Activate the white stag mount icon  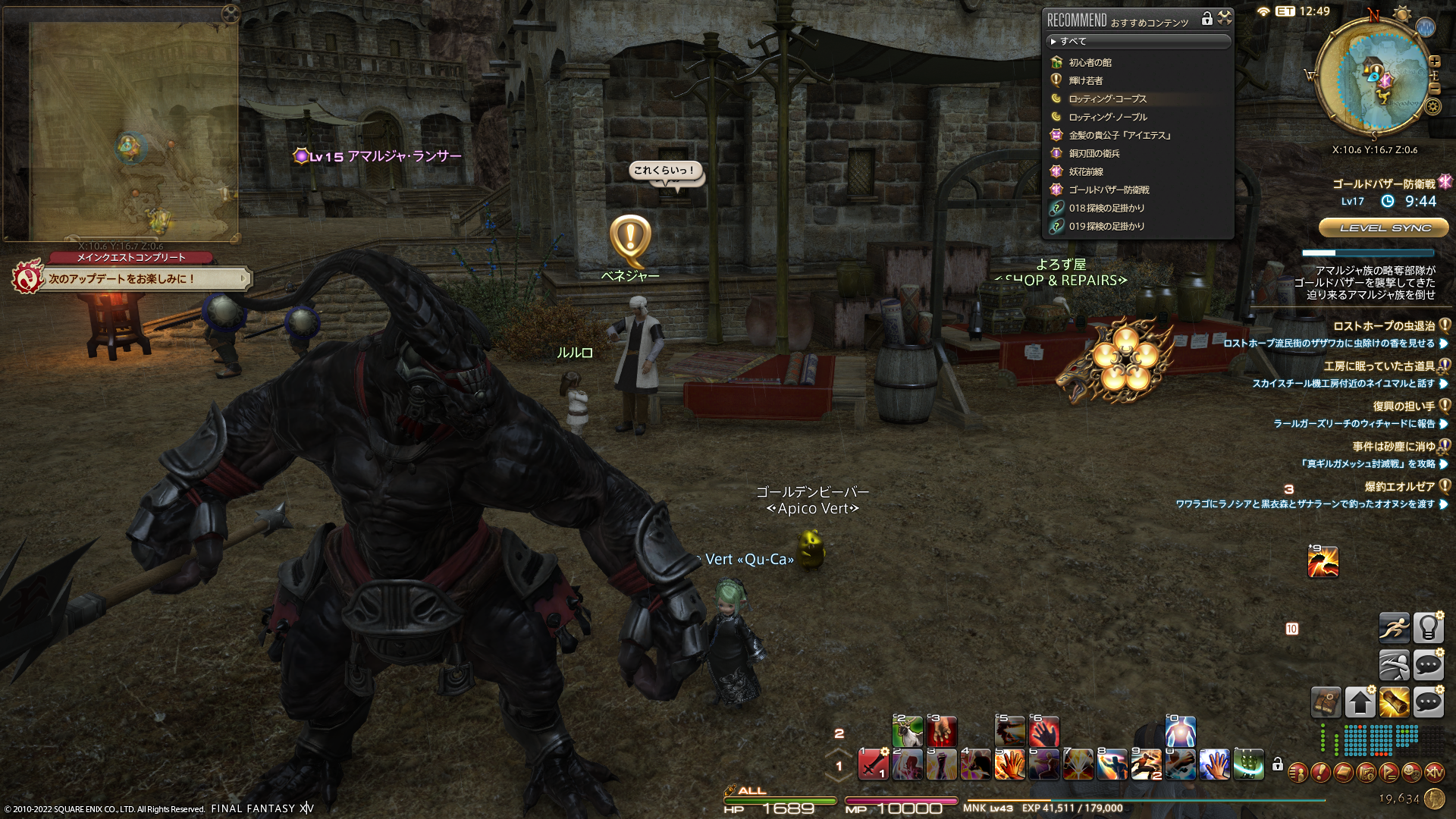click(907, 731)
